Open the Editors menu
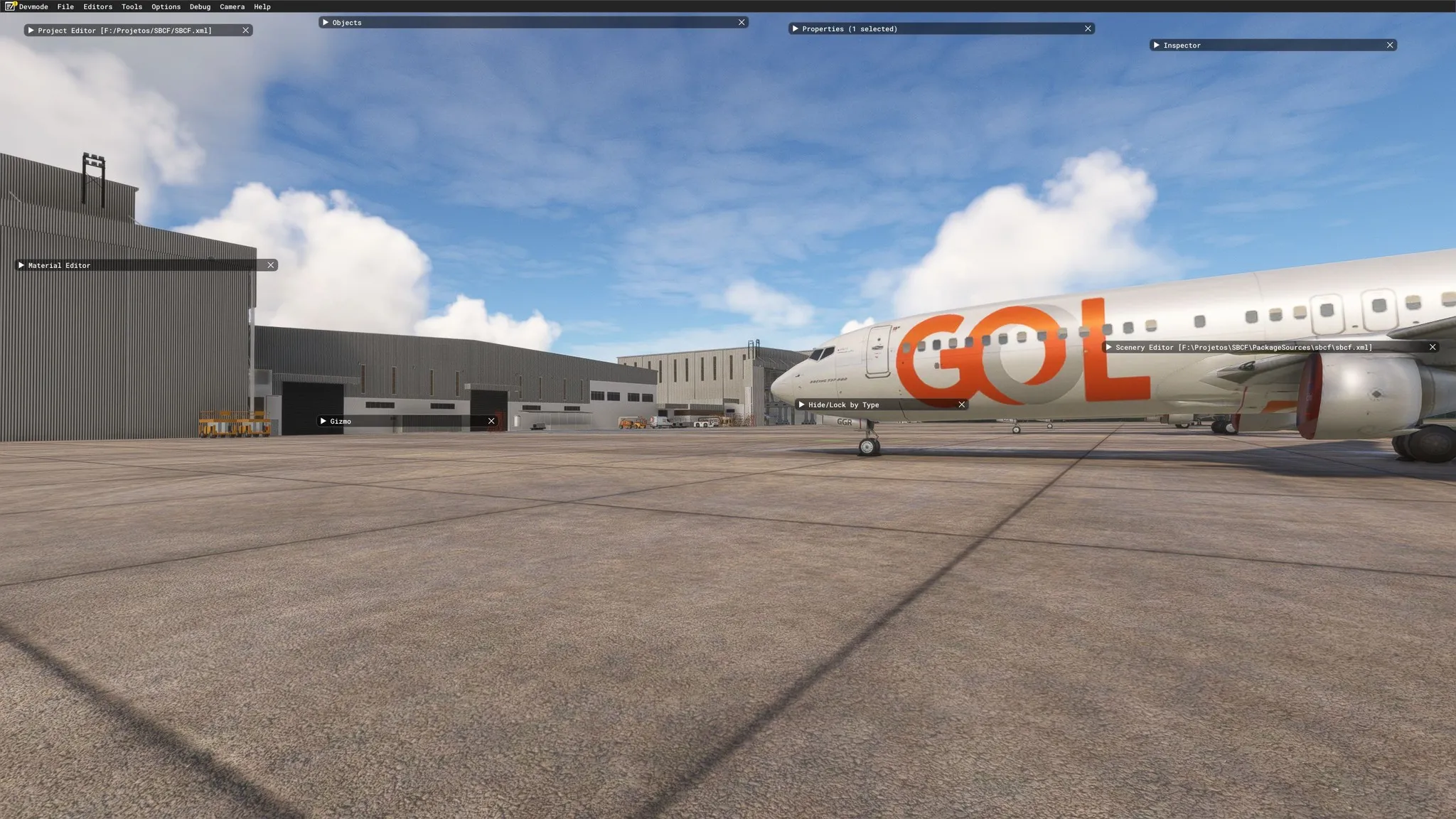This screenshot has width=1456, height=819. point(97,6)
